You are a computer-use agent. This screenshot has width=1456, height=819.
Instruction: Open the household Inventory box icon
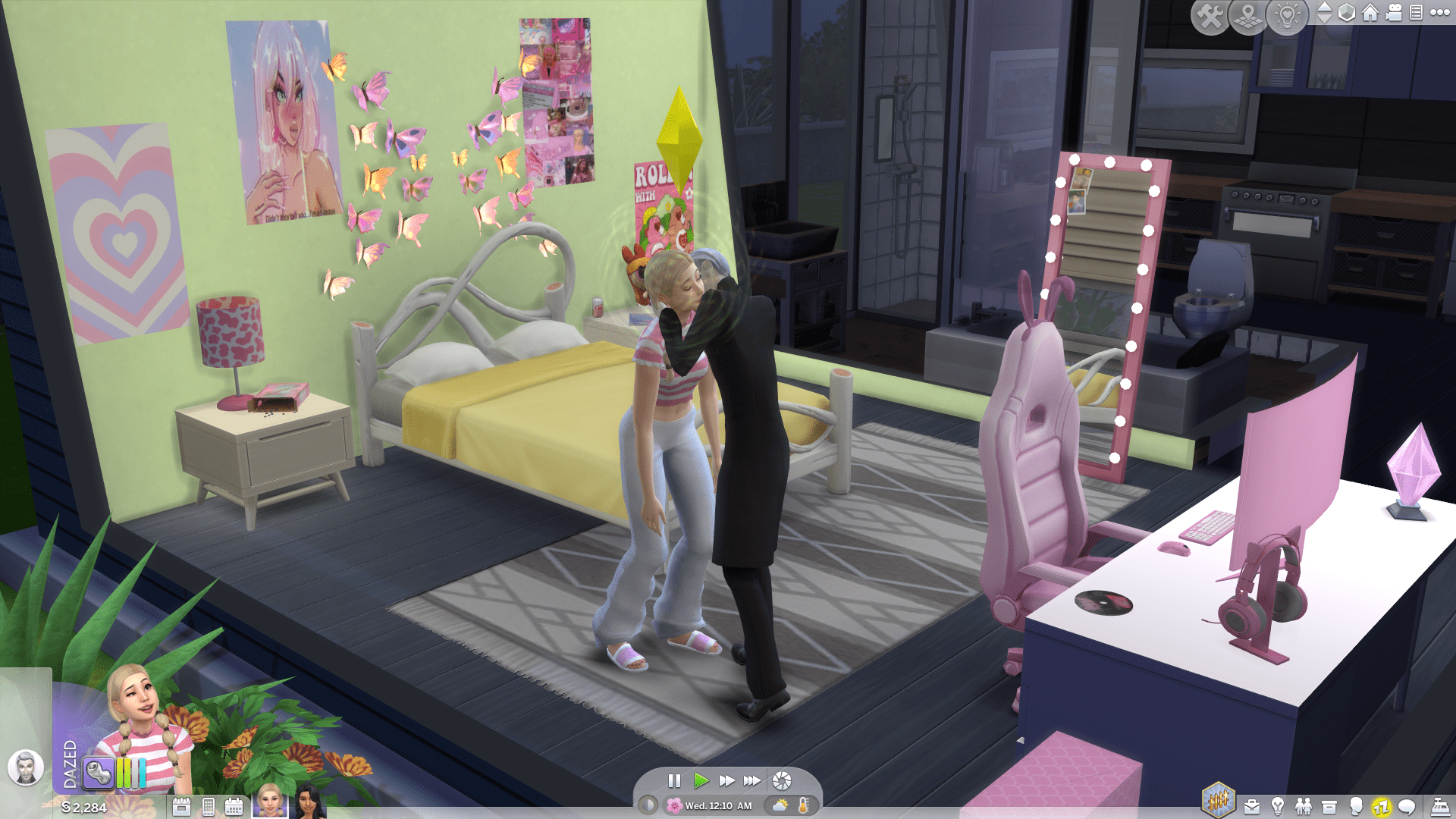1329,805
